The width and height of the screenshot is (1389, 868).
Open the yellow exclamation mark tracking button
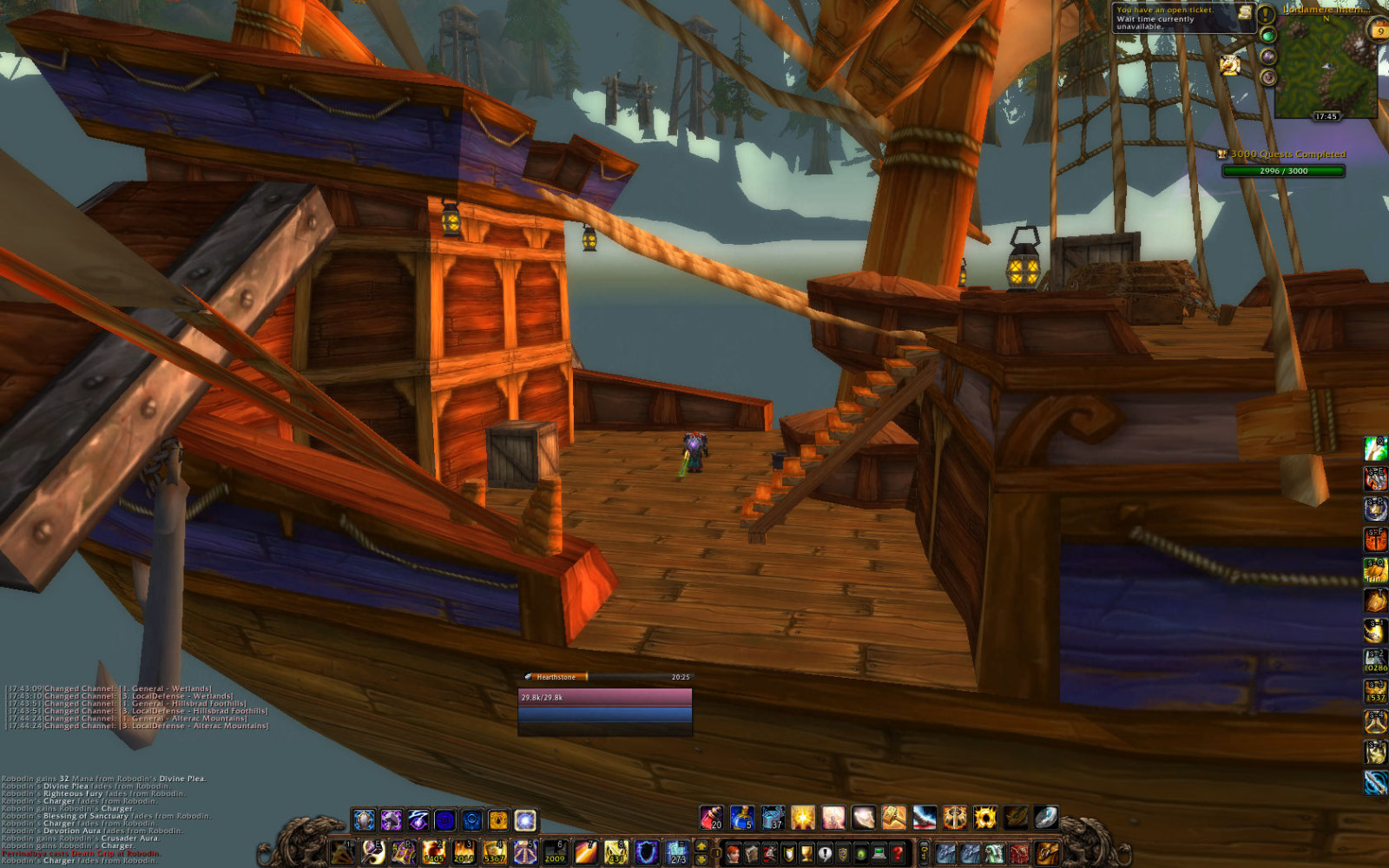coord(1267,14)
